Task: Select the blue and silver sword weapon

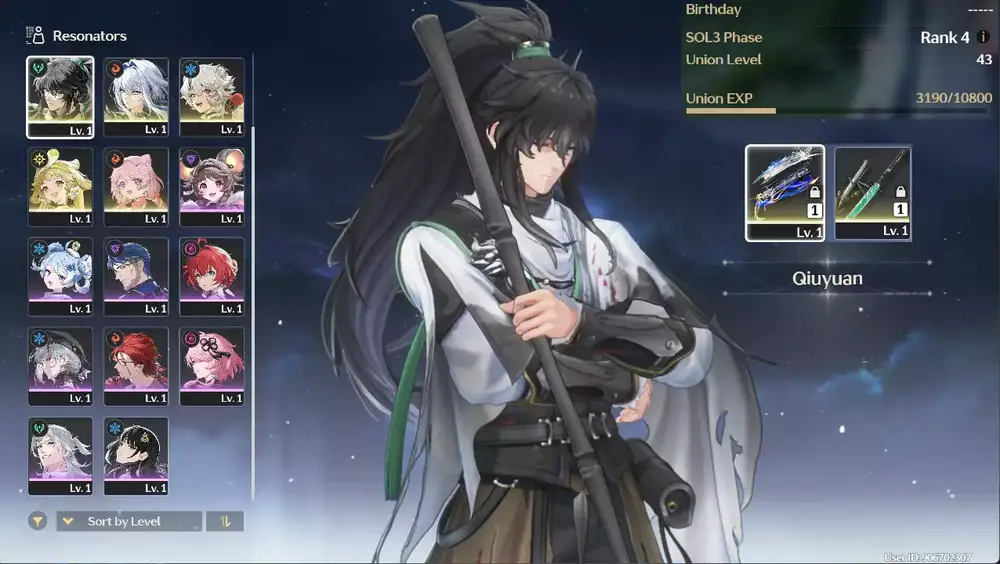Action: point(785,193)
